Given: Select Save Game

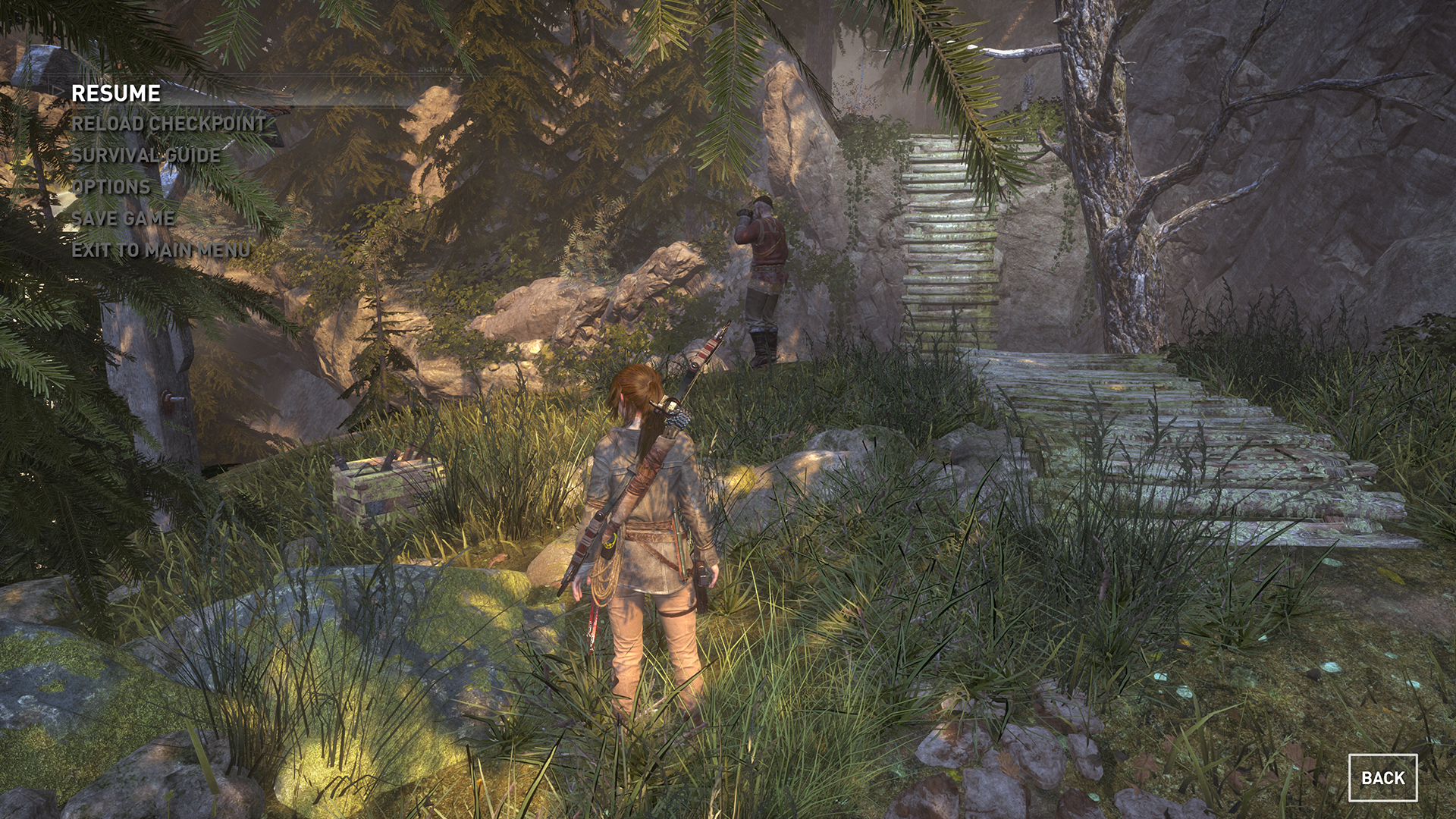Looking at the screenshot, I should click(x=123, y=218).
